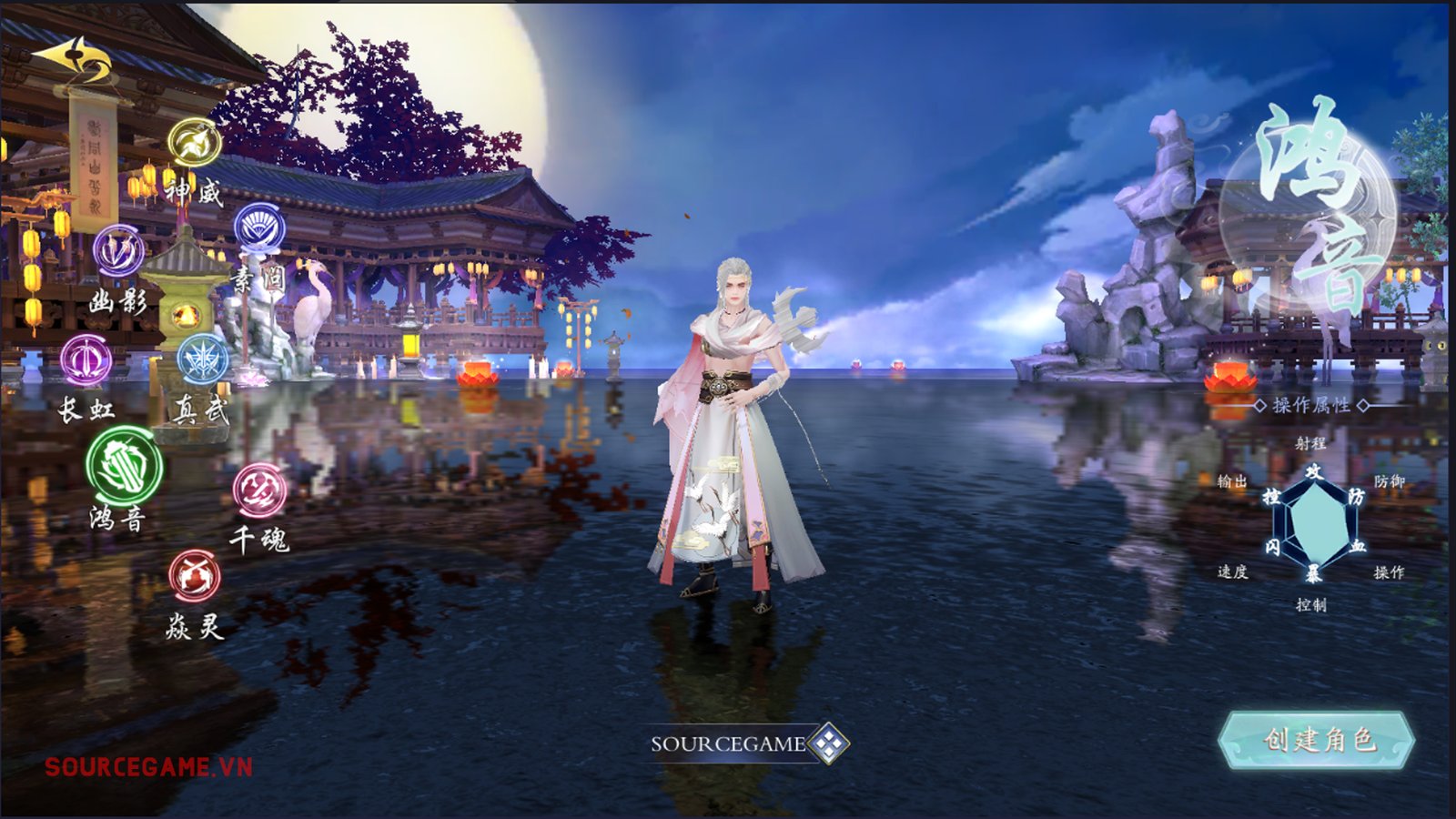Choose the red 焱灵 class icon
Viewport: 1456px width, 819px height.
[194, 575]
